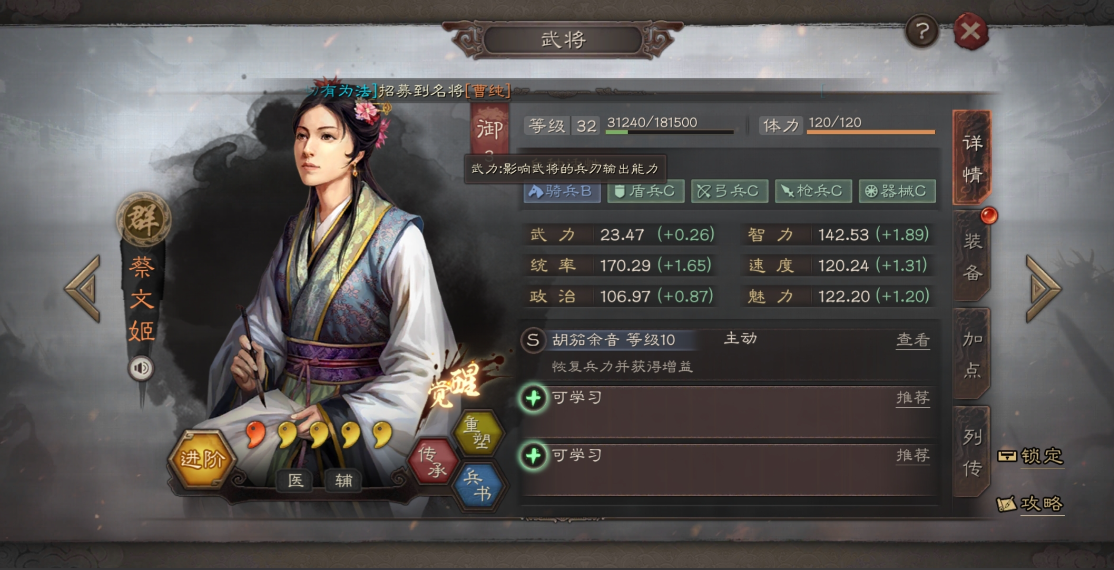
Task: Open the 攻略 strategy guide
Action: pyautogui.click(x=1030, y=504)
